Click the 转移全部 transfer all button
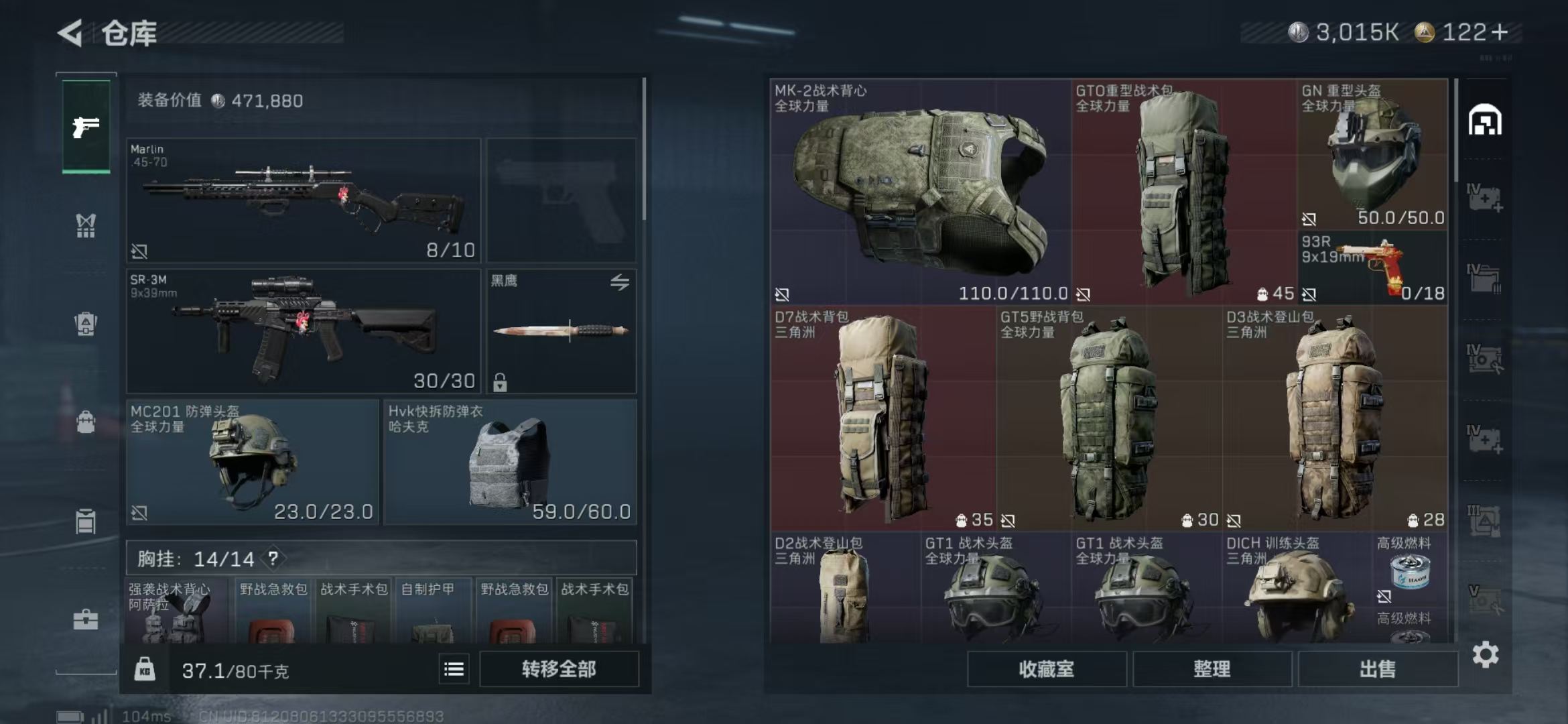Viewport: 1568px width, 724px height. click(x=559, y=669)
